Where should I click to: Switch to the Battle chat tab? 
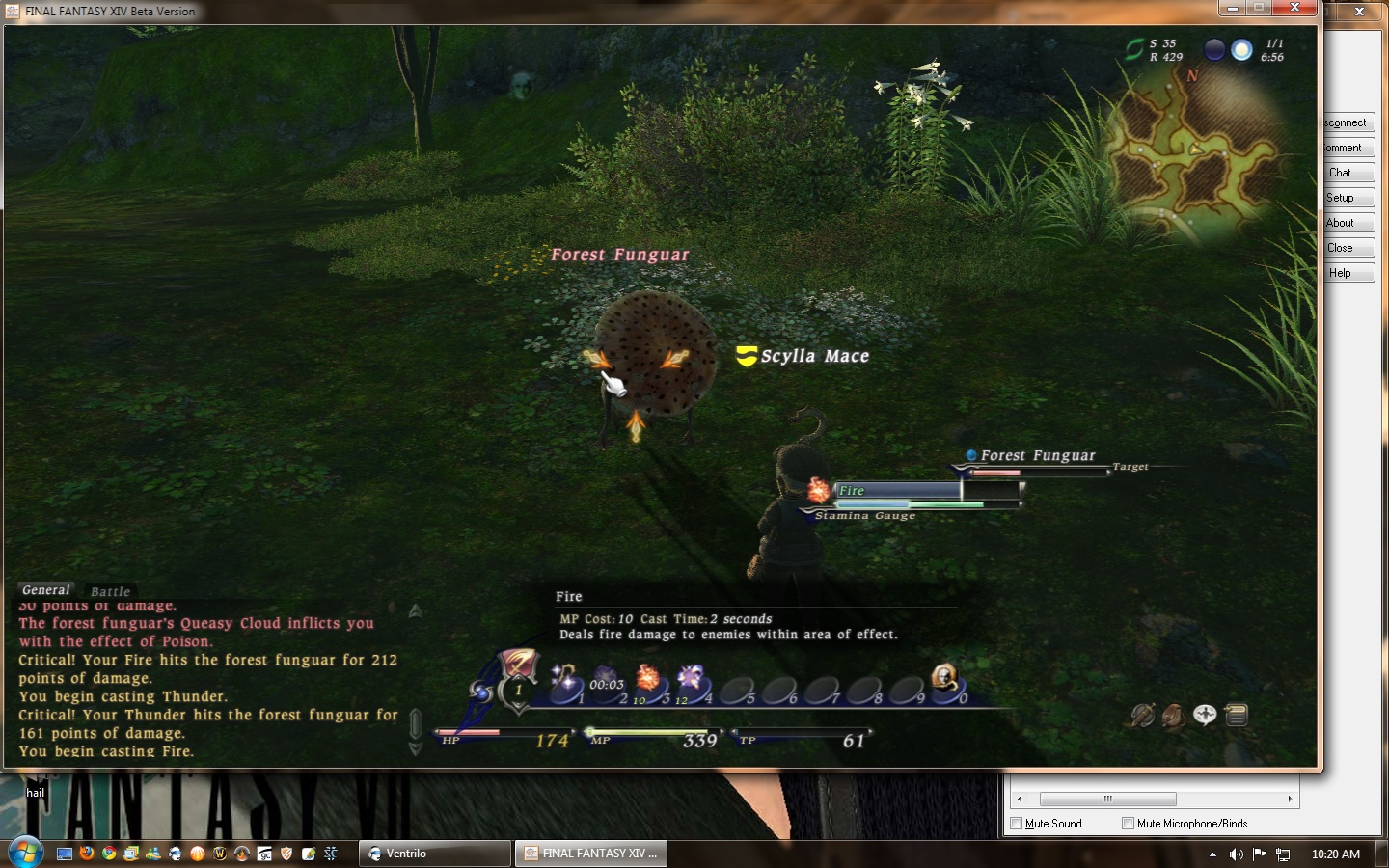[x=110, y=591]
